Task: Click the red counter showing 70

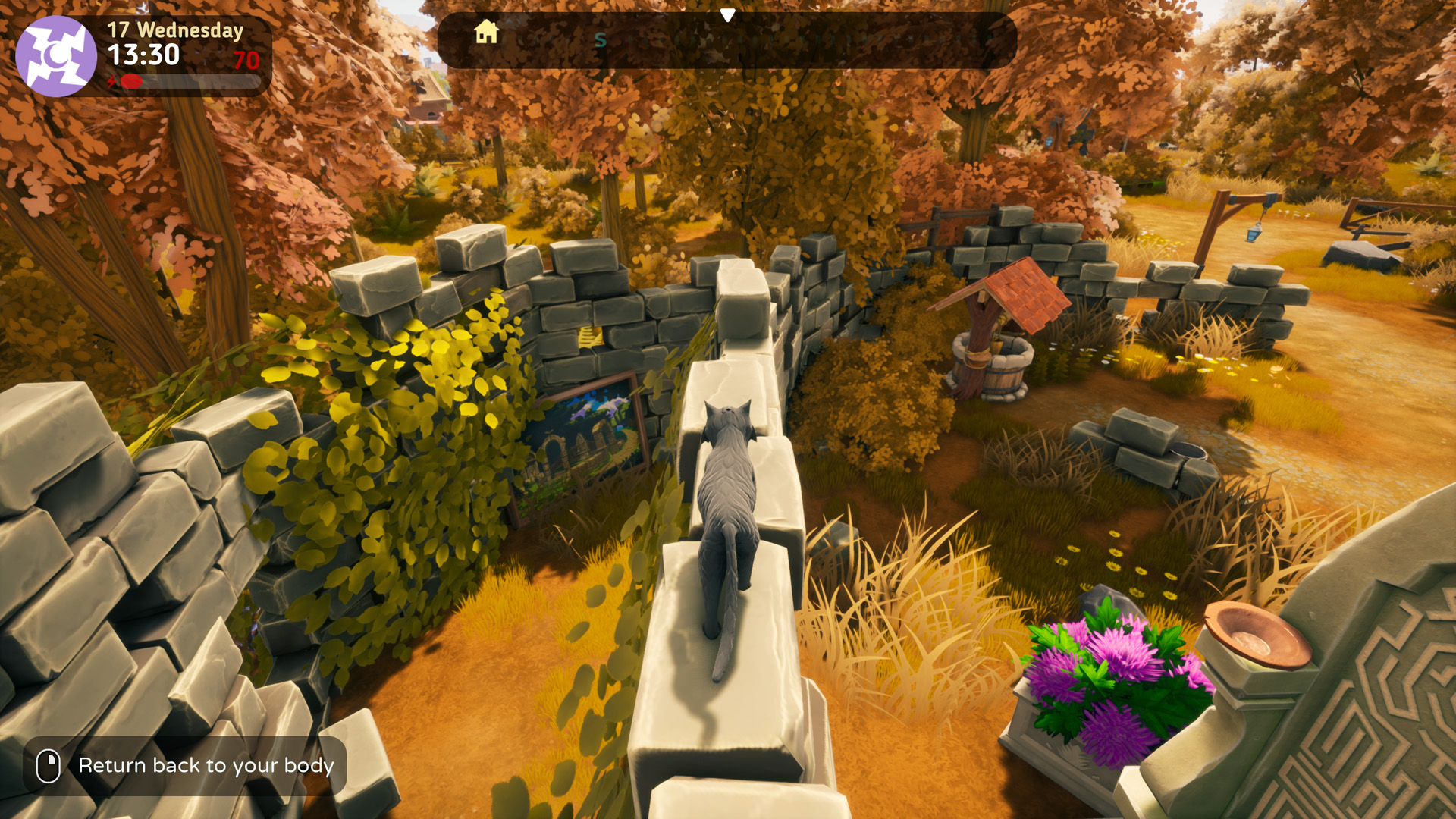Action: 248,61
